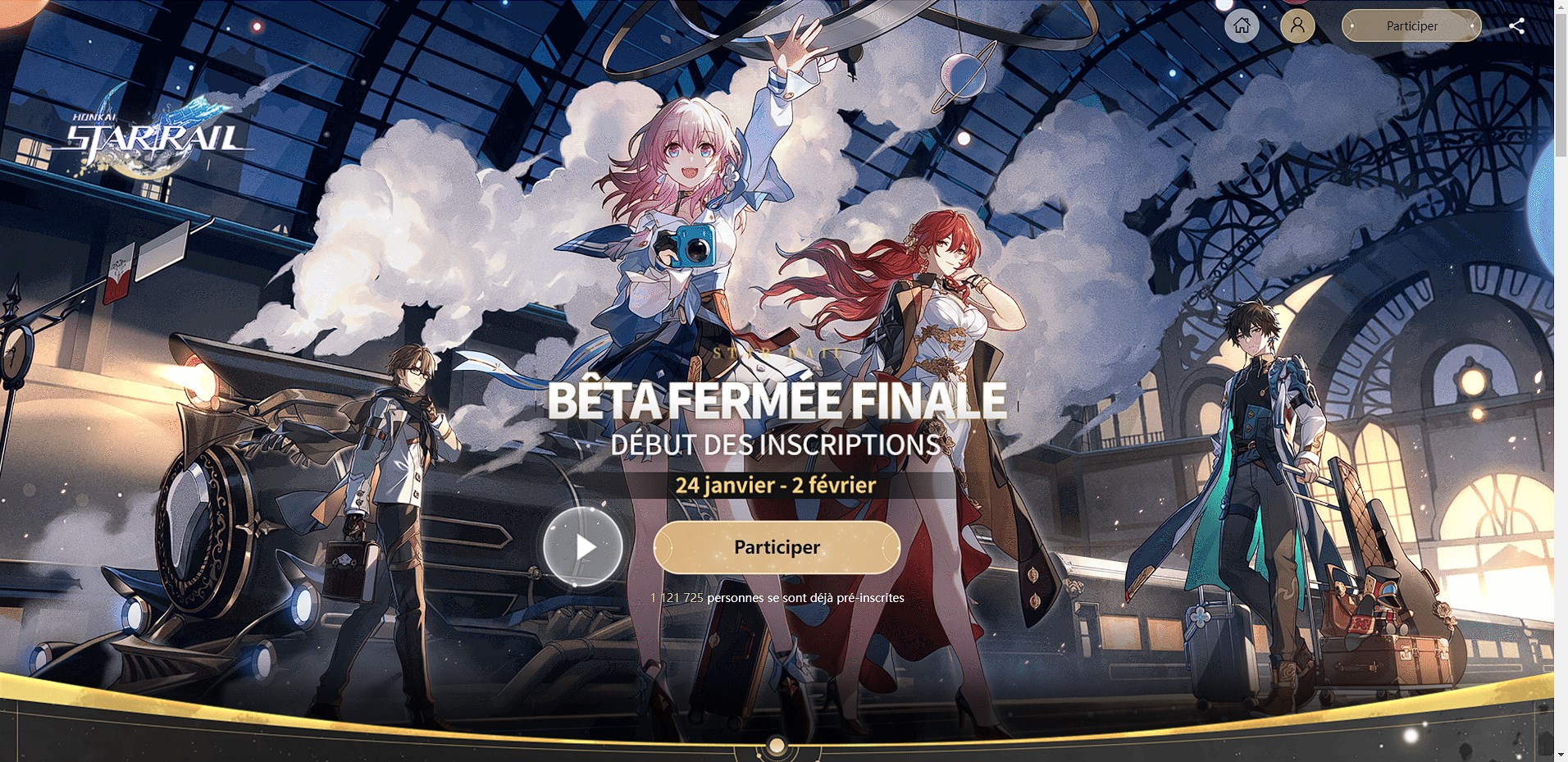Click the DÉBUT DES INSCRIPTIONS subtitle
Screen dimensions: 1568x762
(777, 445)
